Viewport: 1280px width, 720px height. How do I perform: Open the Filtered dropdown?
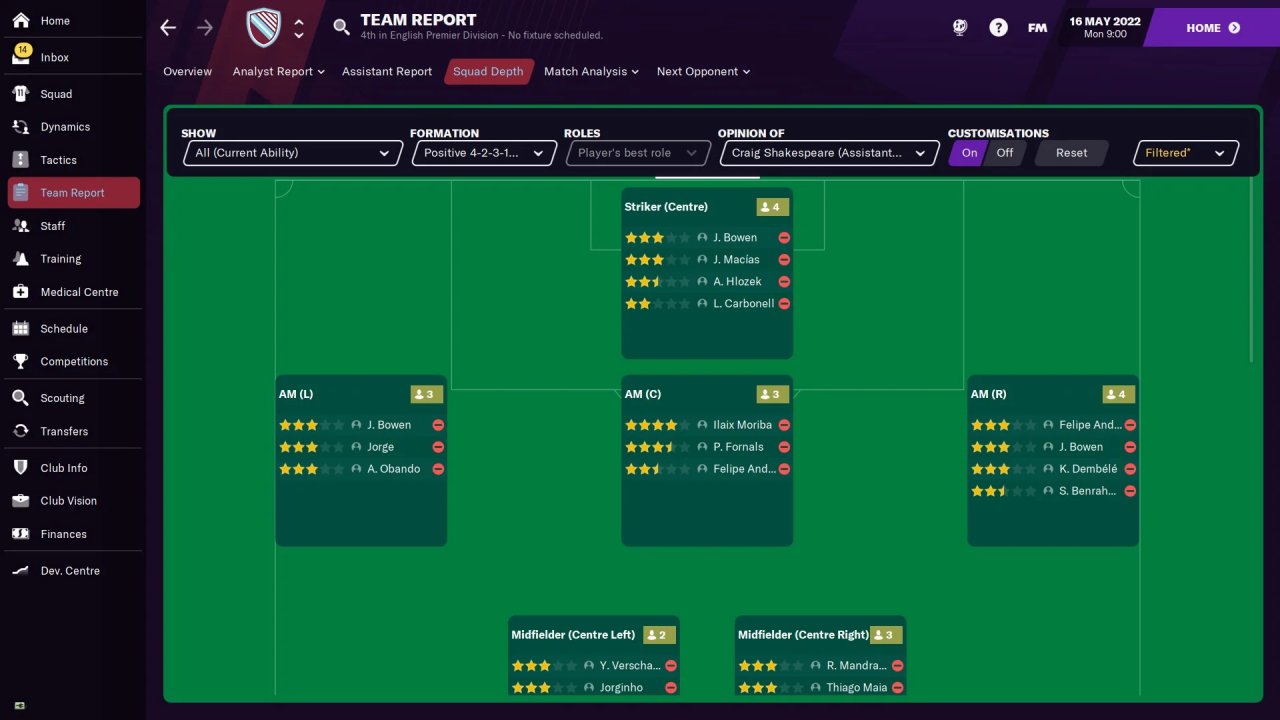pyautogui.click(x=1185, y=153)
